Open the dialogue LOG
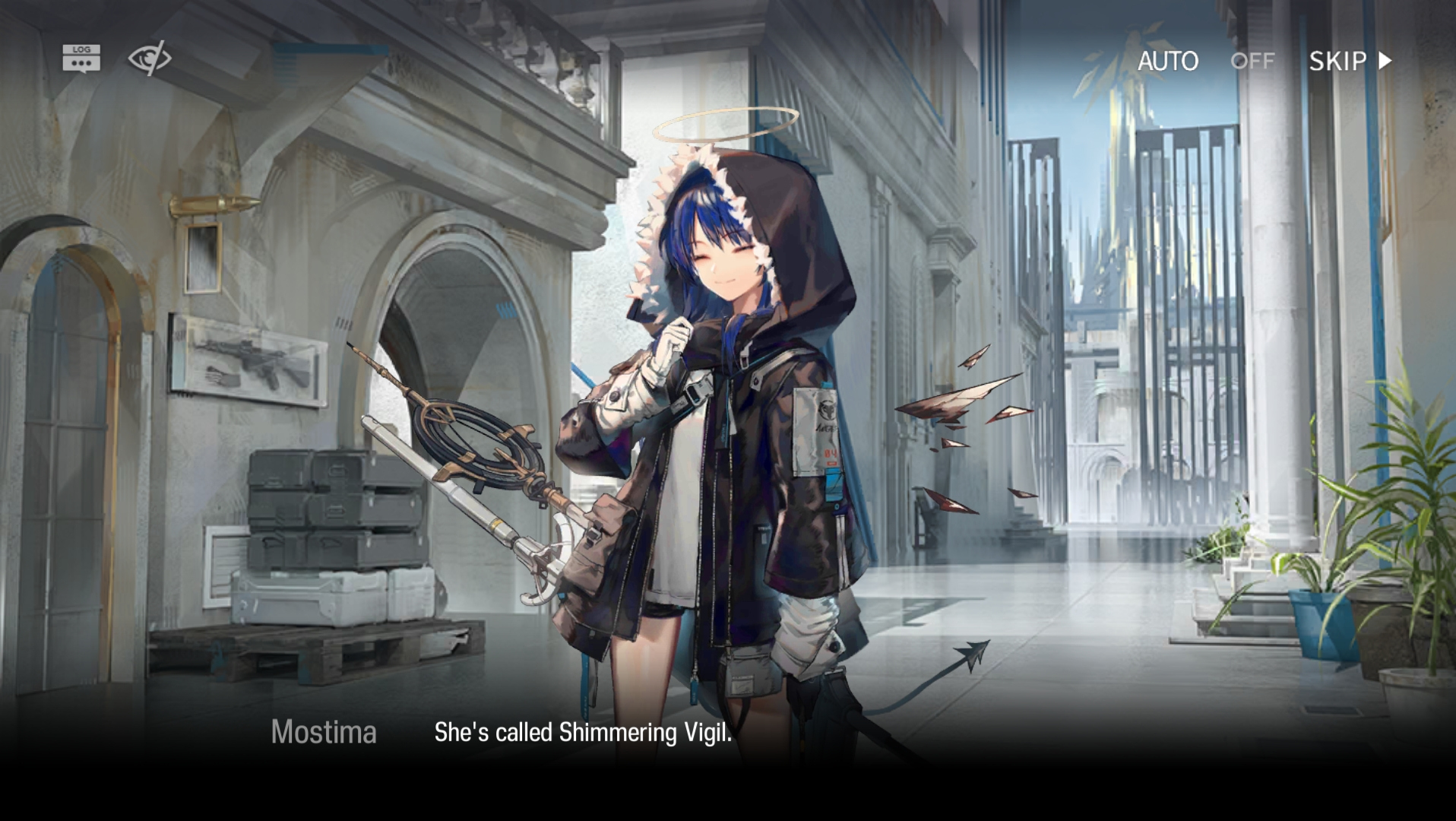Screen dimensions: 1456x821 click(x=81, y=59)
